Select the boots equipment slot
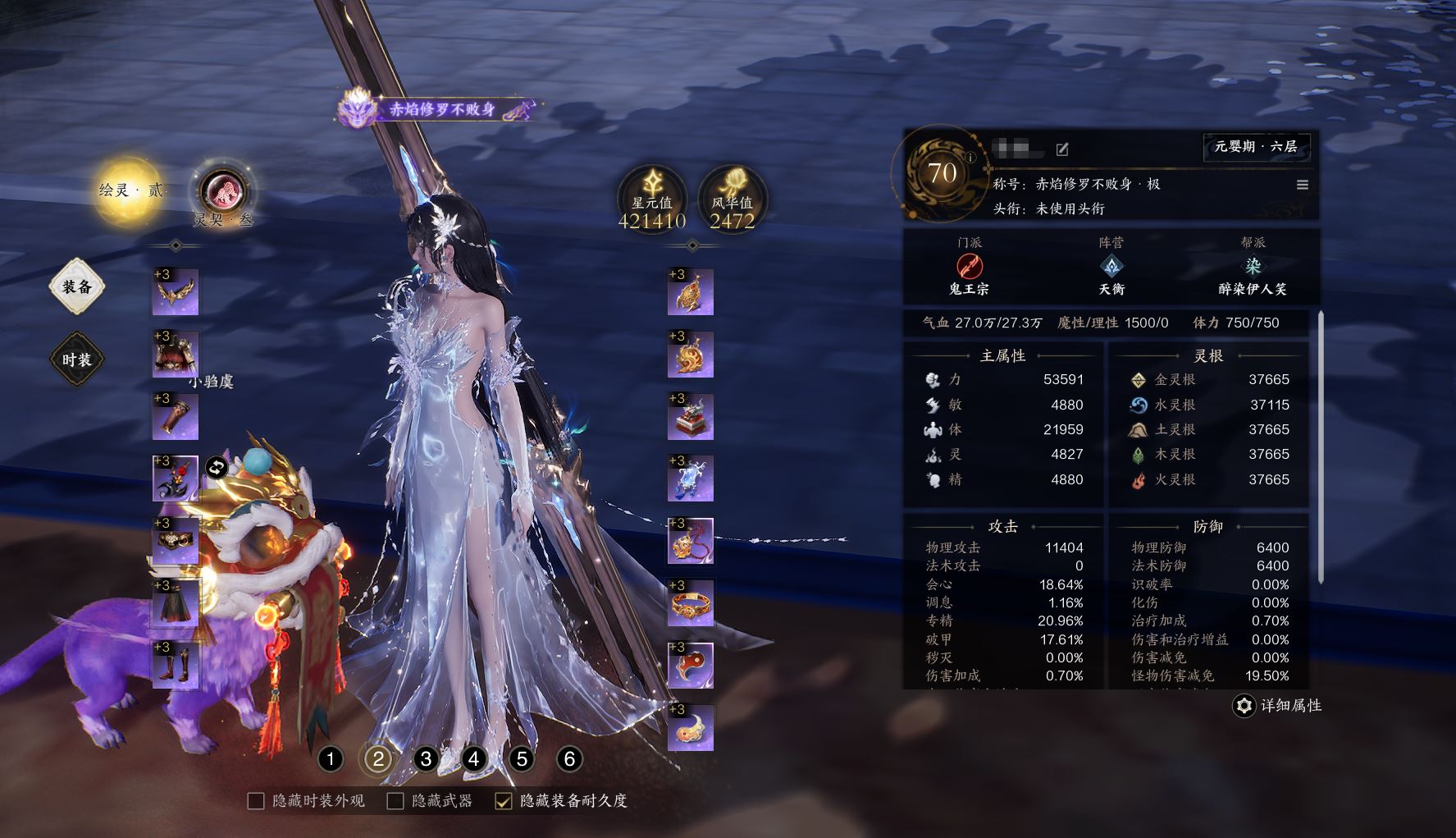This screenshot has width=1456, height=838. [x=176, y=665]
